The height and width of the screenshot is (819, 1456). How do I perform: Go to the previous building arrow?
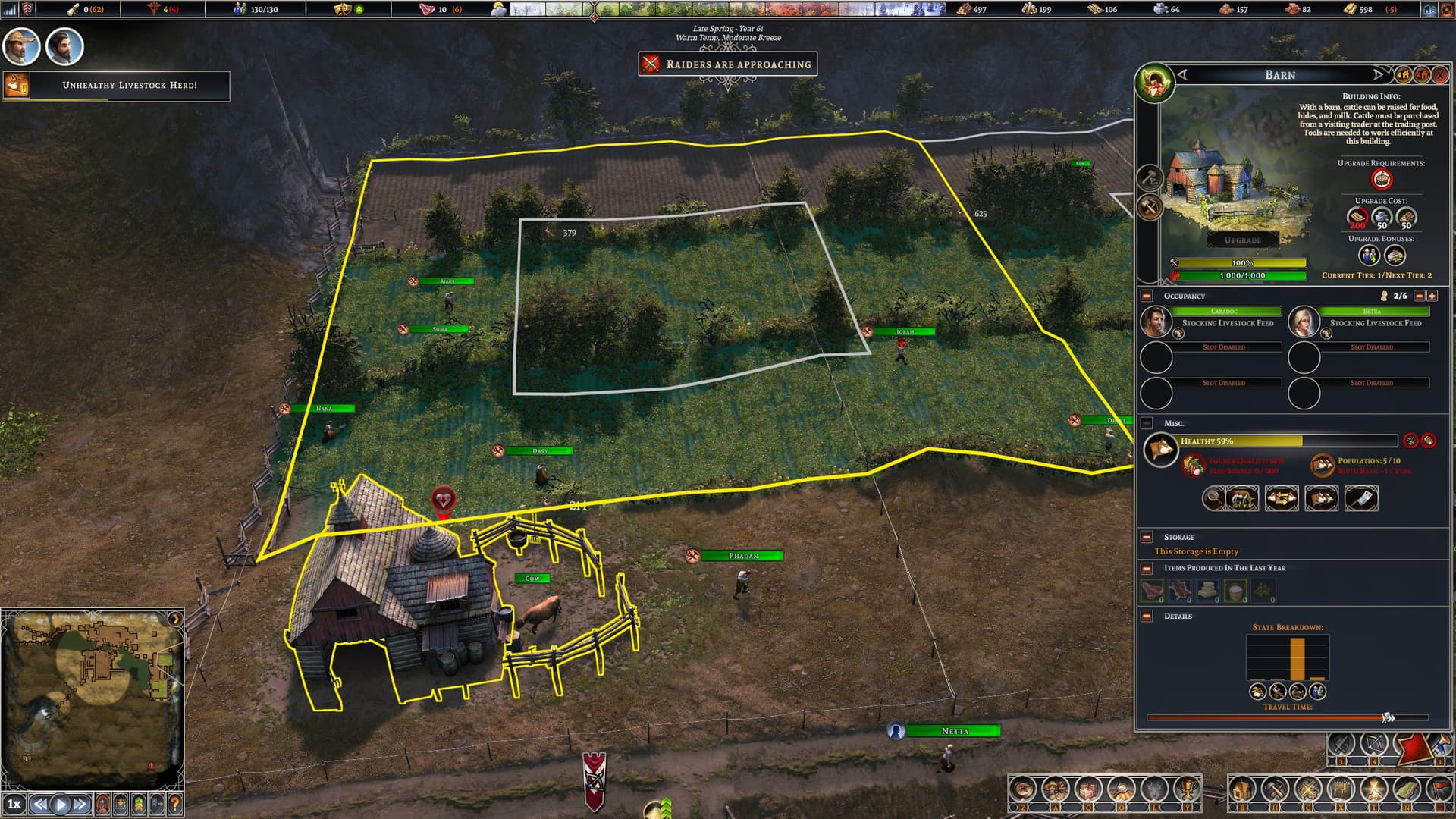pyautogui.click(x=1182, y=74)
